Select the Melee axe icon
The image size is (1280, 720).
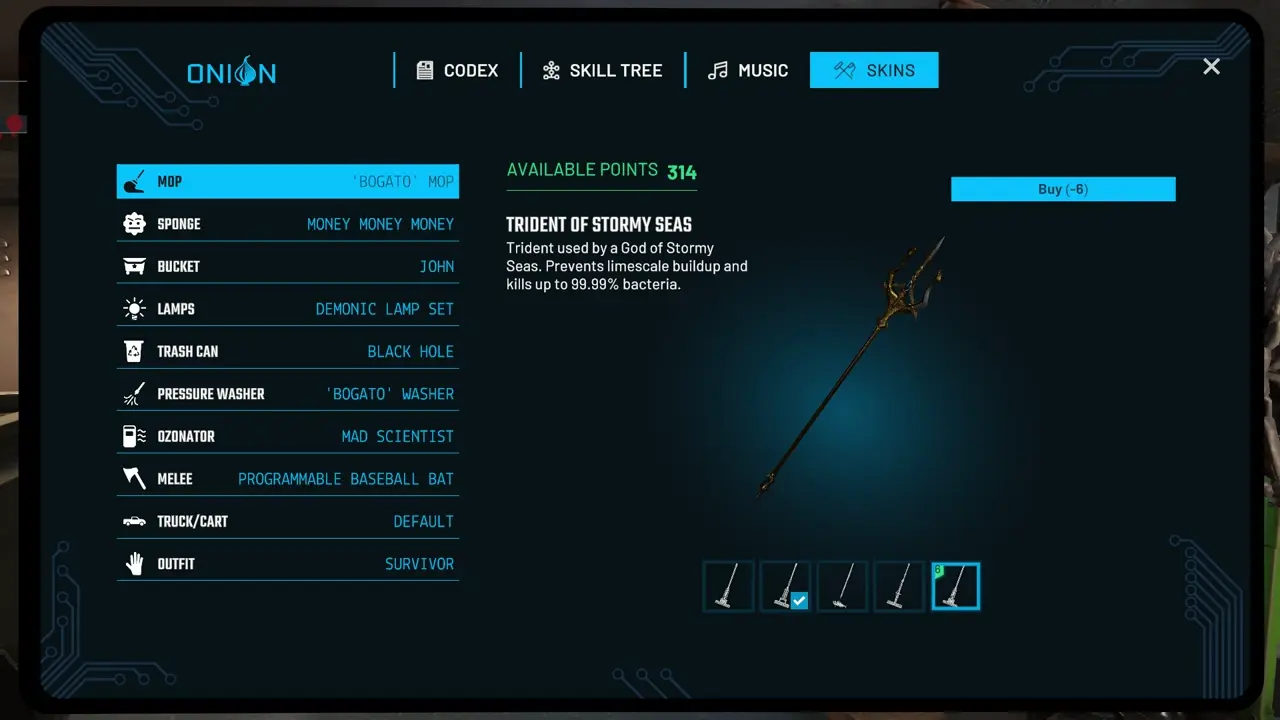(134, 478)
